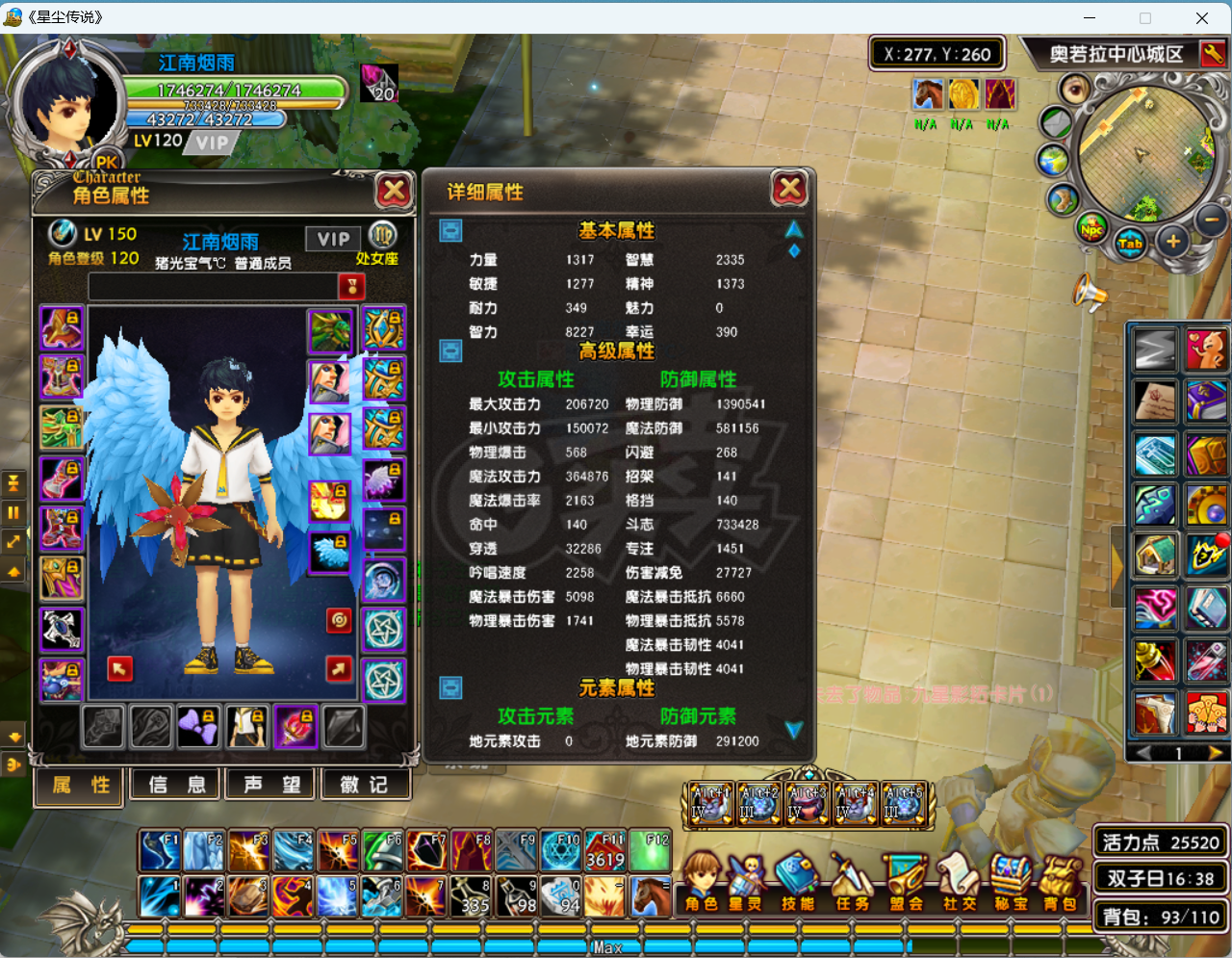Viewport: 1232px width, 958px height.
Task: Close the 详细属性 detailed attributes panel
Action: (789, 190)
